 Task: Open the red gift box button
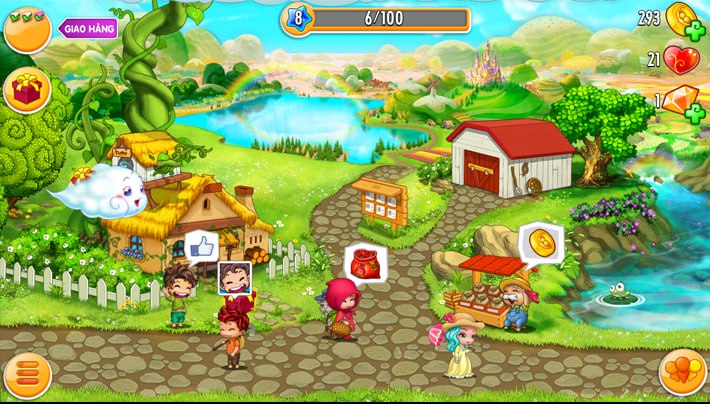[27, 90]
